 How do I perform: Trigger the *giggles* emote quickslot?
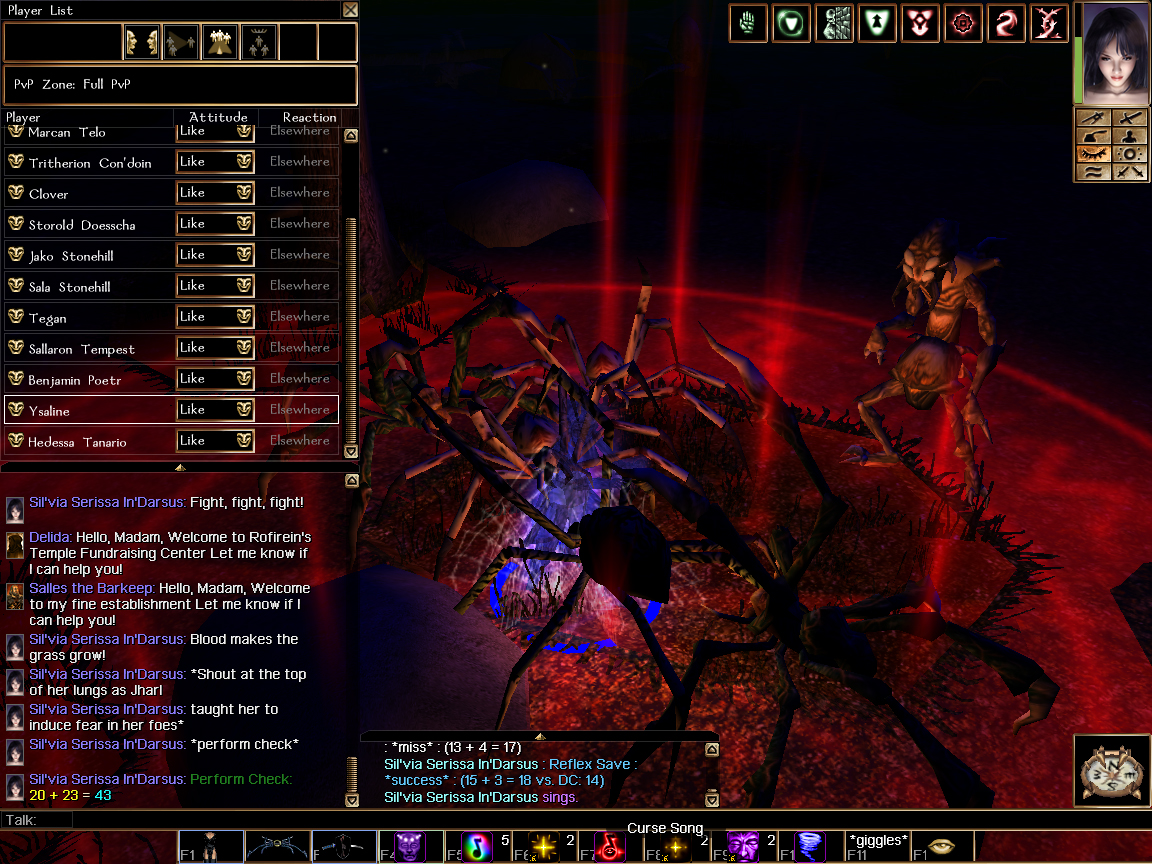878,846
